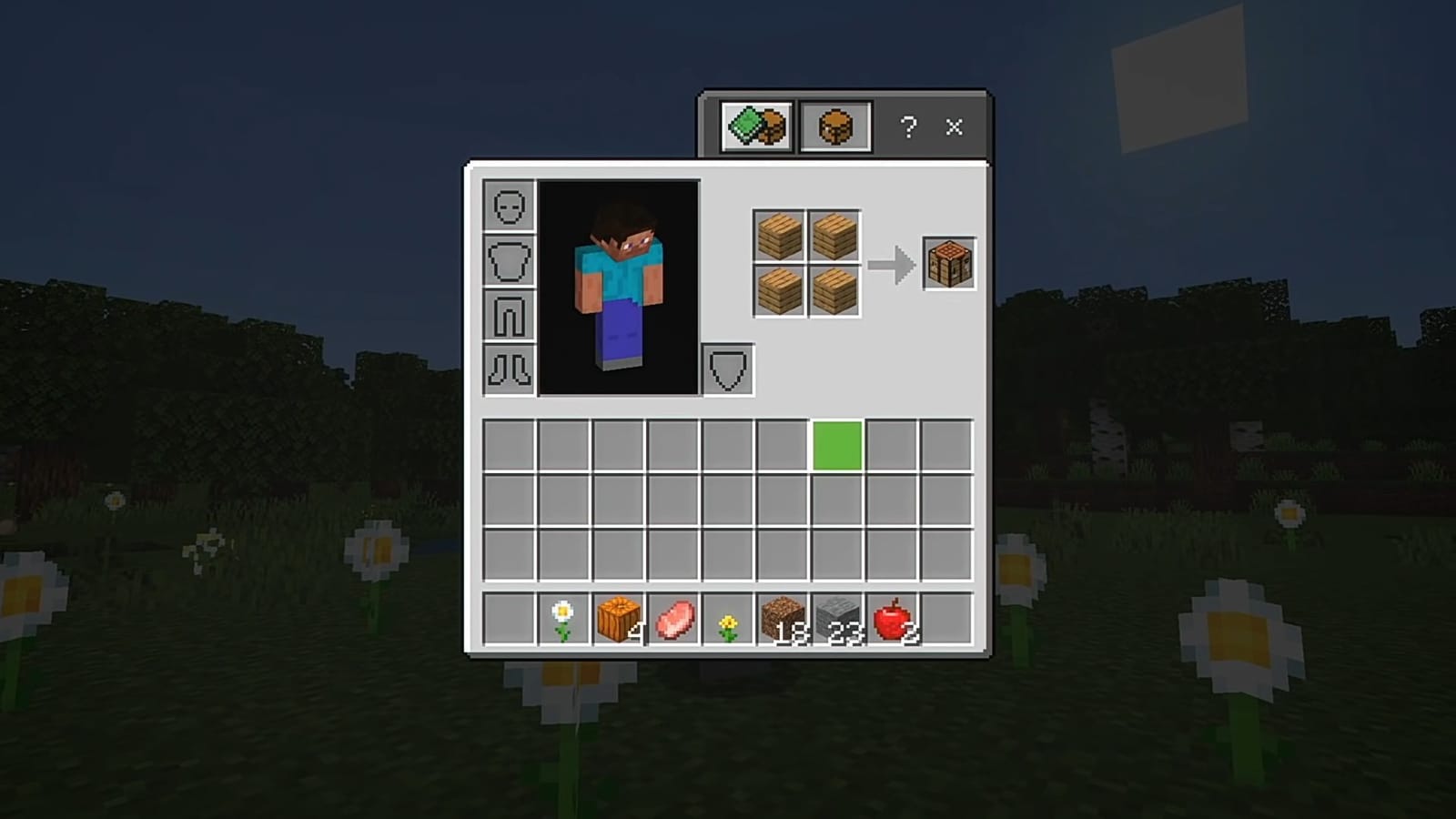The width and height of the screenshot is (1456, 819).
Task: Select the stone stack of 23
Action: (834, 617)
